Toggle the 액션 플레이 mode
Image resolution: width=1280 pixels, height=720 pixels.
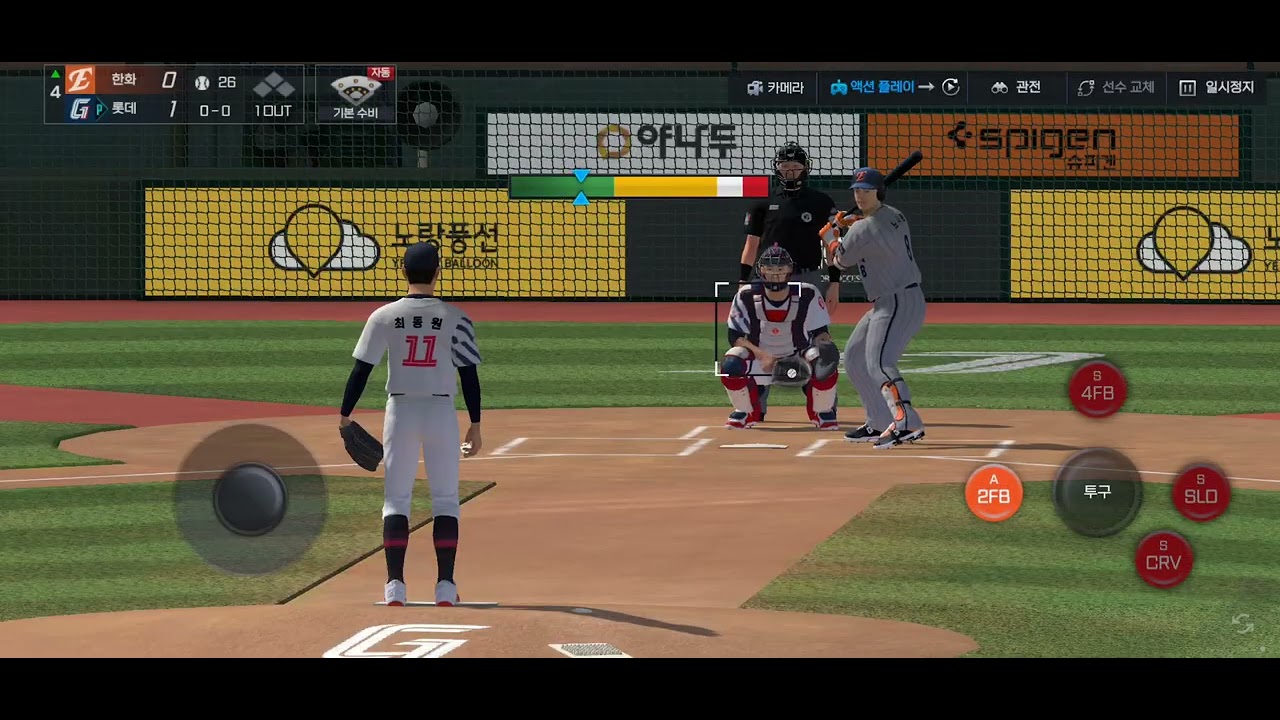click(x=894, y=88)
